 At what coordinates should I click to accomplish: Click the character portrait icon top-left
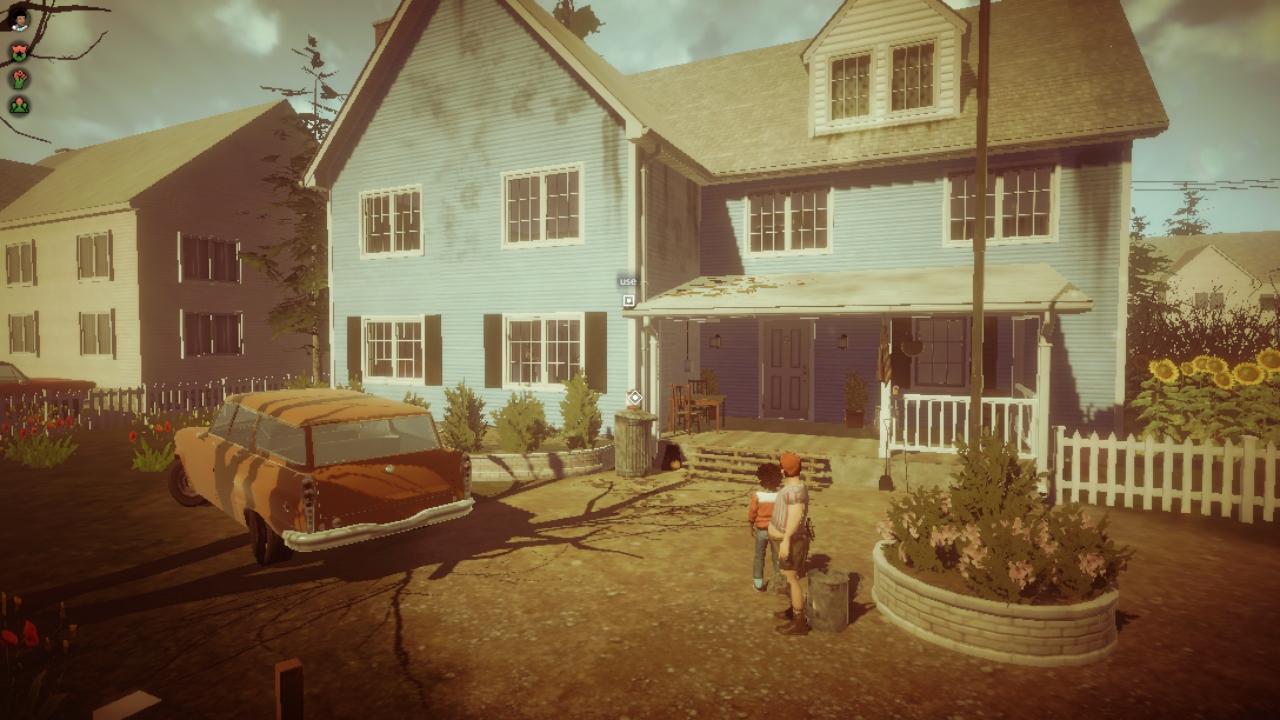(20, 21)
